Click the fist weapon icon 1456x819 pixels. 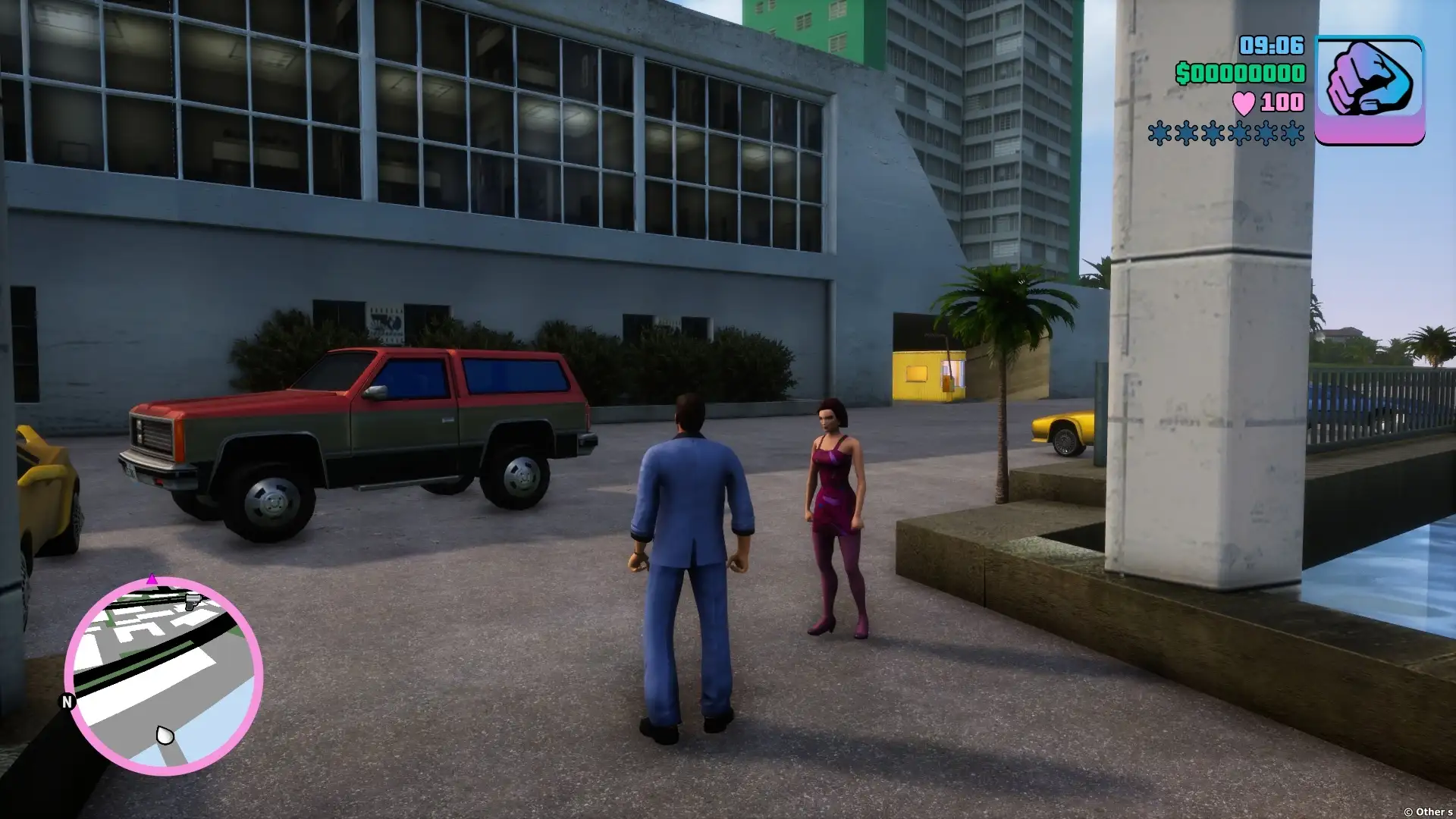point(1369,89)
